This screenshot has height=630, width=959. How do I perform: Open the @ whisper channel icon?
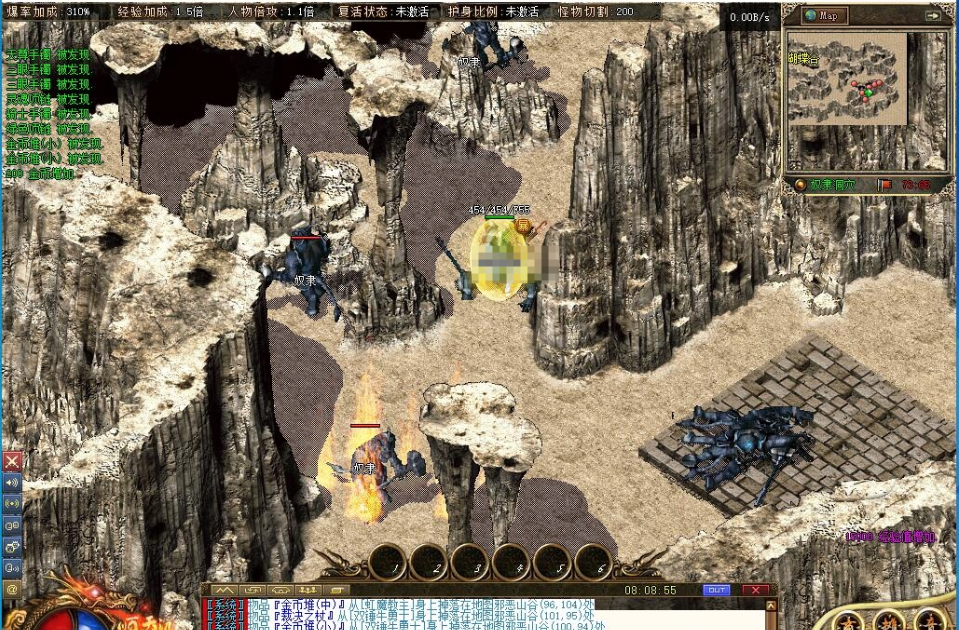tap(12, 590)
